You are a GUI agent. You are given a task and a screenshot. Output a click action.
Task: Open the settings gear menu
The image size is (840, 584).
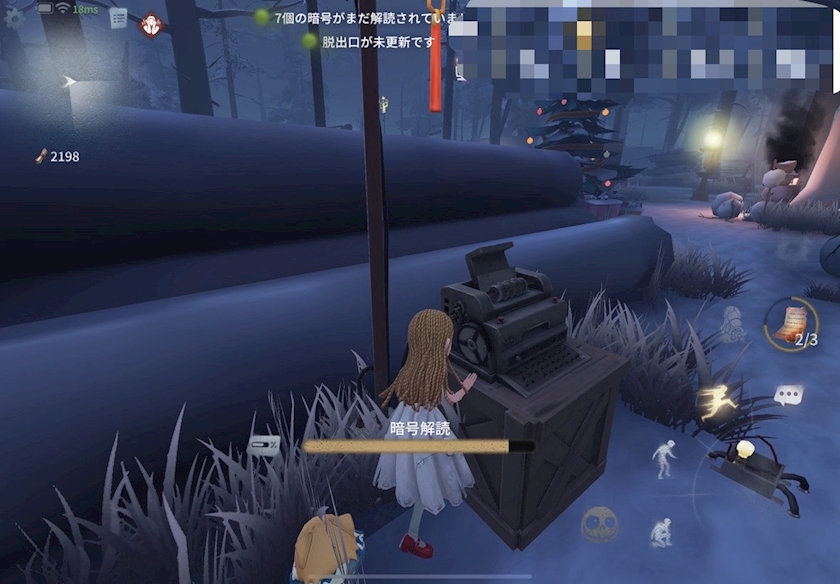[x=14, y=18]
